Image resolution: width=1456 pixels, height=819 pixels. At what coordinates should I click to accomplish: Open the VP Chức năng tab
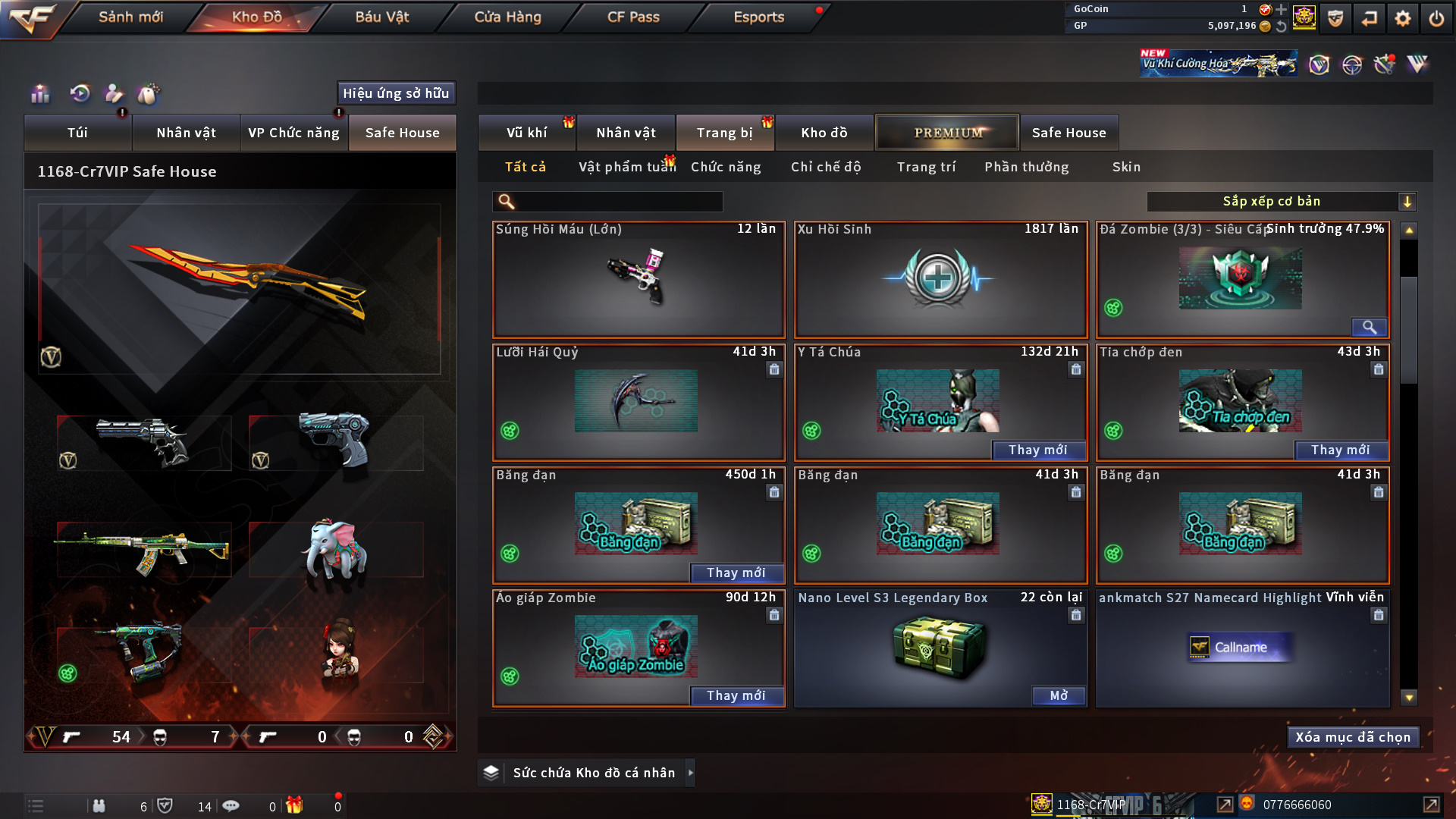[x=293, y=133]
